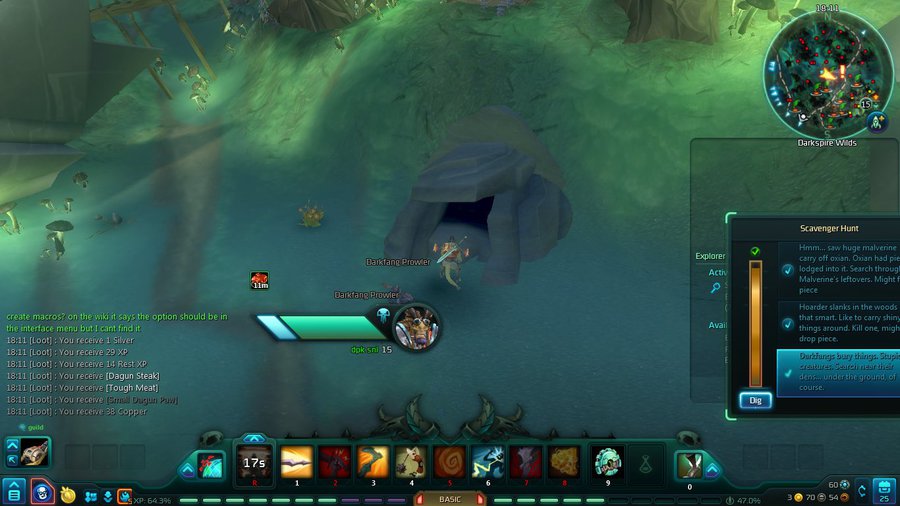Use the gadget ability in slot 9
This screenshot has width=900, height=506.
[607, 462]
